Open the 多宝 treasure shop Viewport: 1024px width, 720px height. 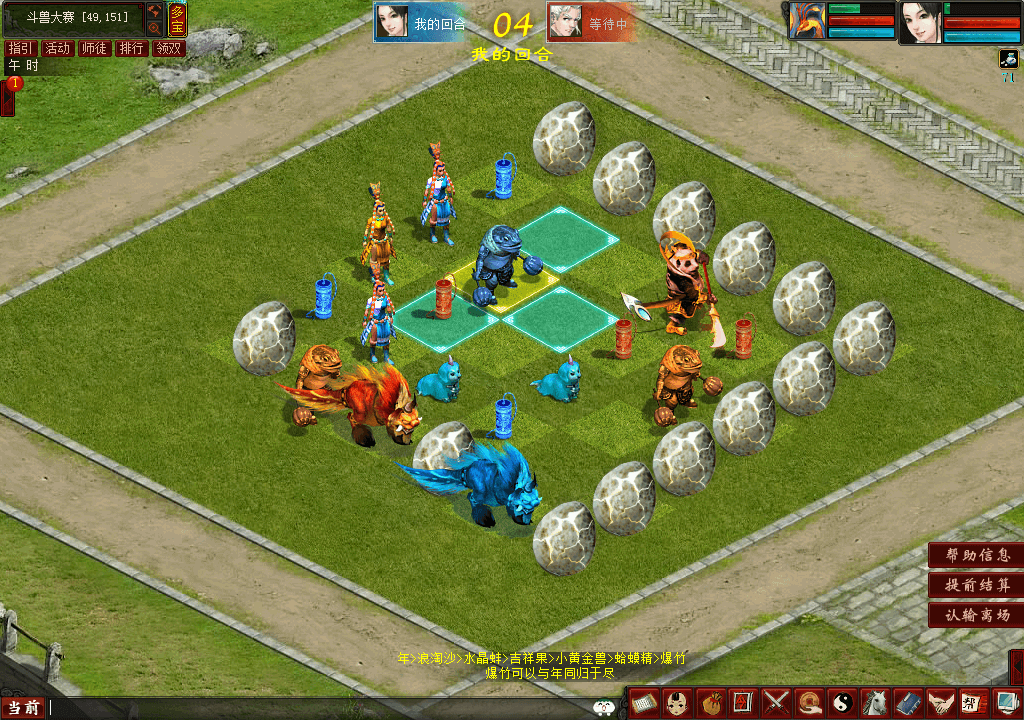(177, 18)
